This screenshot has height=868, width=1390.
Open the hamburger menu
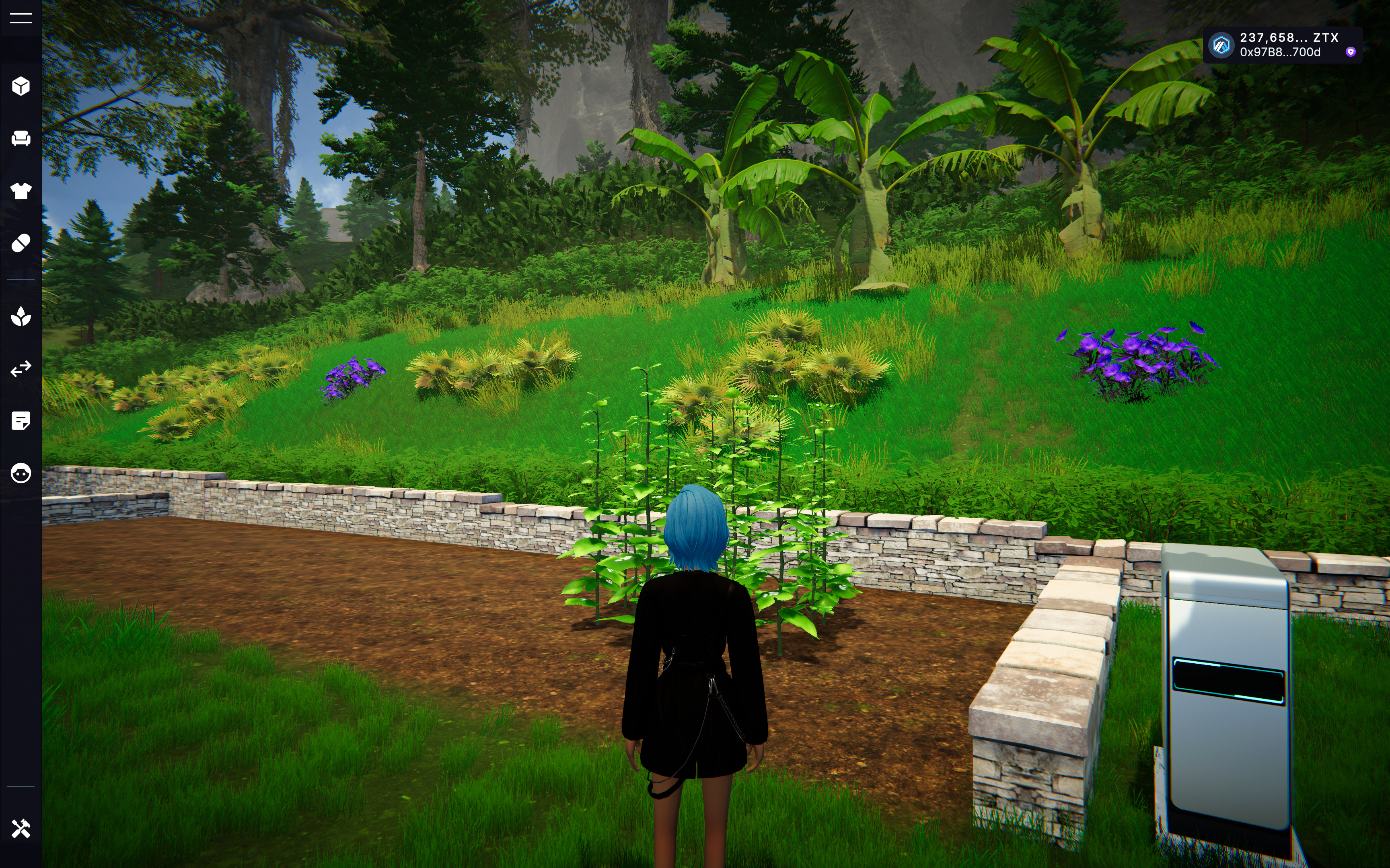[x=21, y=19]
